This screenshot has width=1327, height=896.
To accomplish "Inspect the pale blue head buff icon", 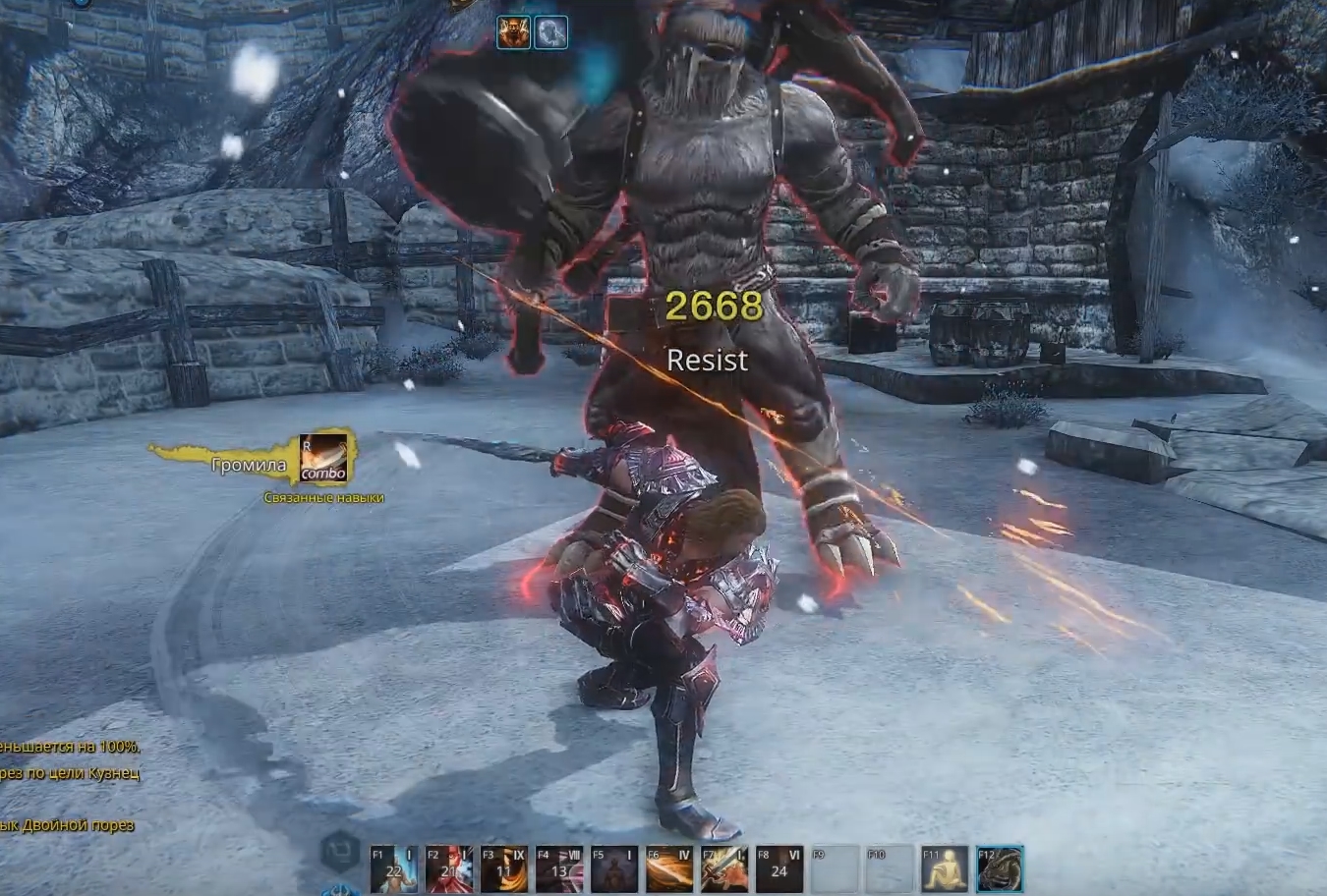I will (550, 32).
